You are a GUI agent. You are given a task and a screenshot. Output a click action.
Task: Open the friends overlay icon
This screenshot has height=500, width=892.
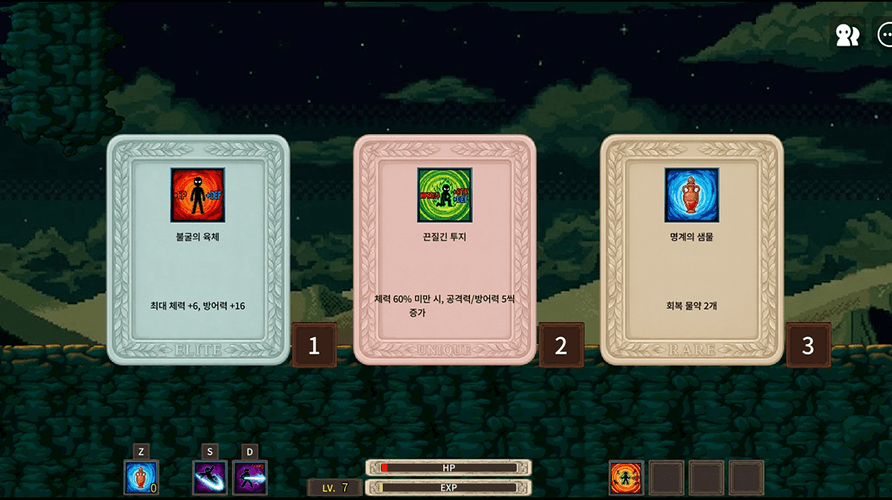click(x=847, y=35)
